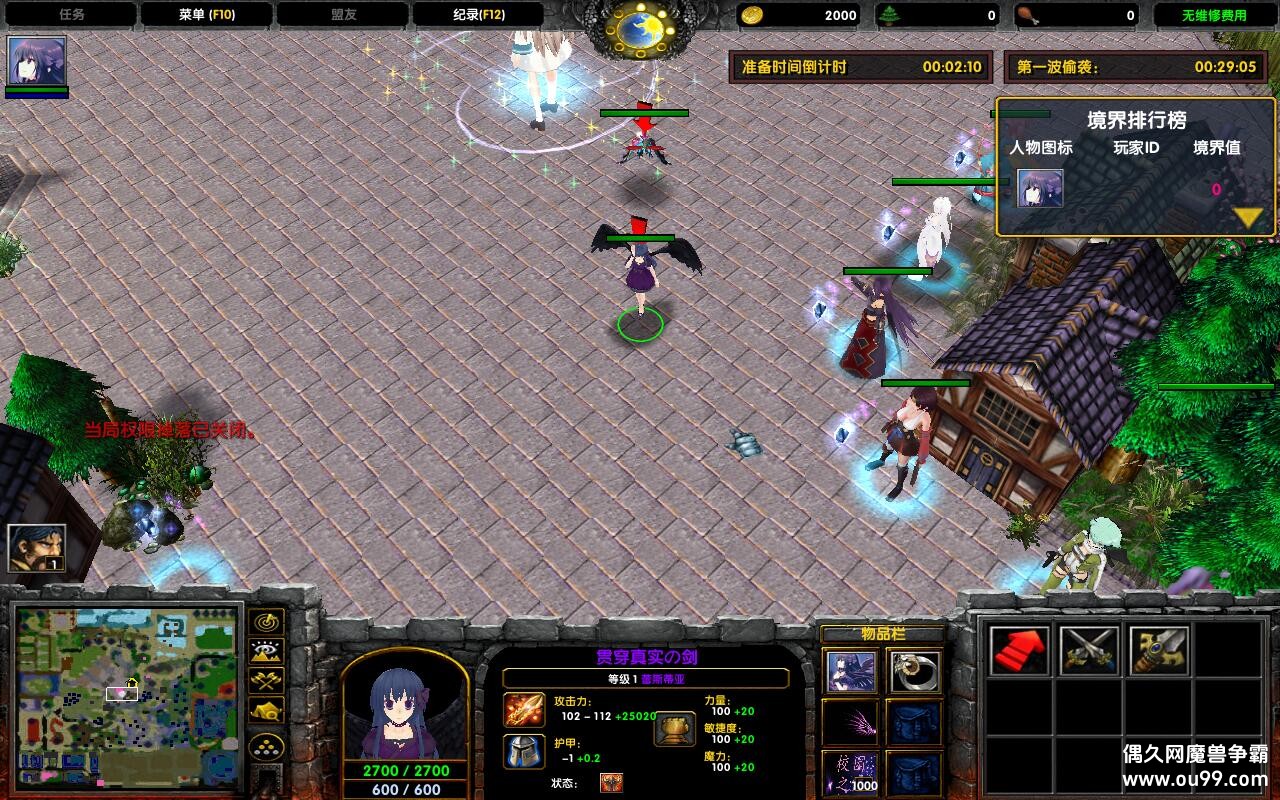Toggle minimap creep camp display
Image resolution: width=1280 pixels, height=800 pixels.
(266, 711)
